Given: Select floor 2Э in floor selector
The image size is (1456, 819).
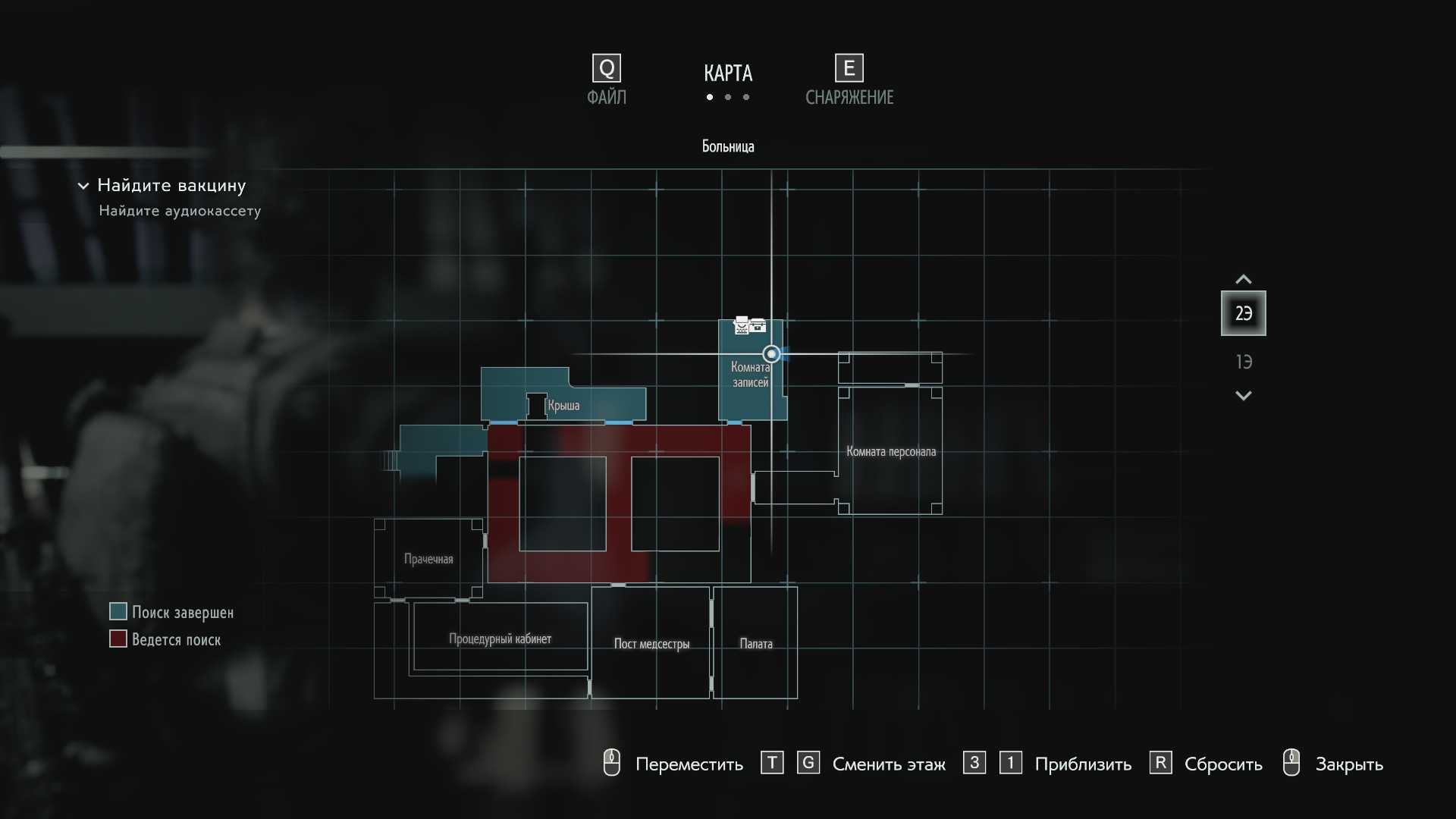Looking at the screenshot, I should tap(1243, 313).
